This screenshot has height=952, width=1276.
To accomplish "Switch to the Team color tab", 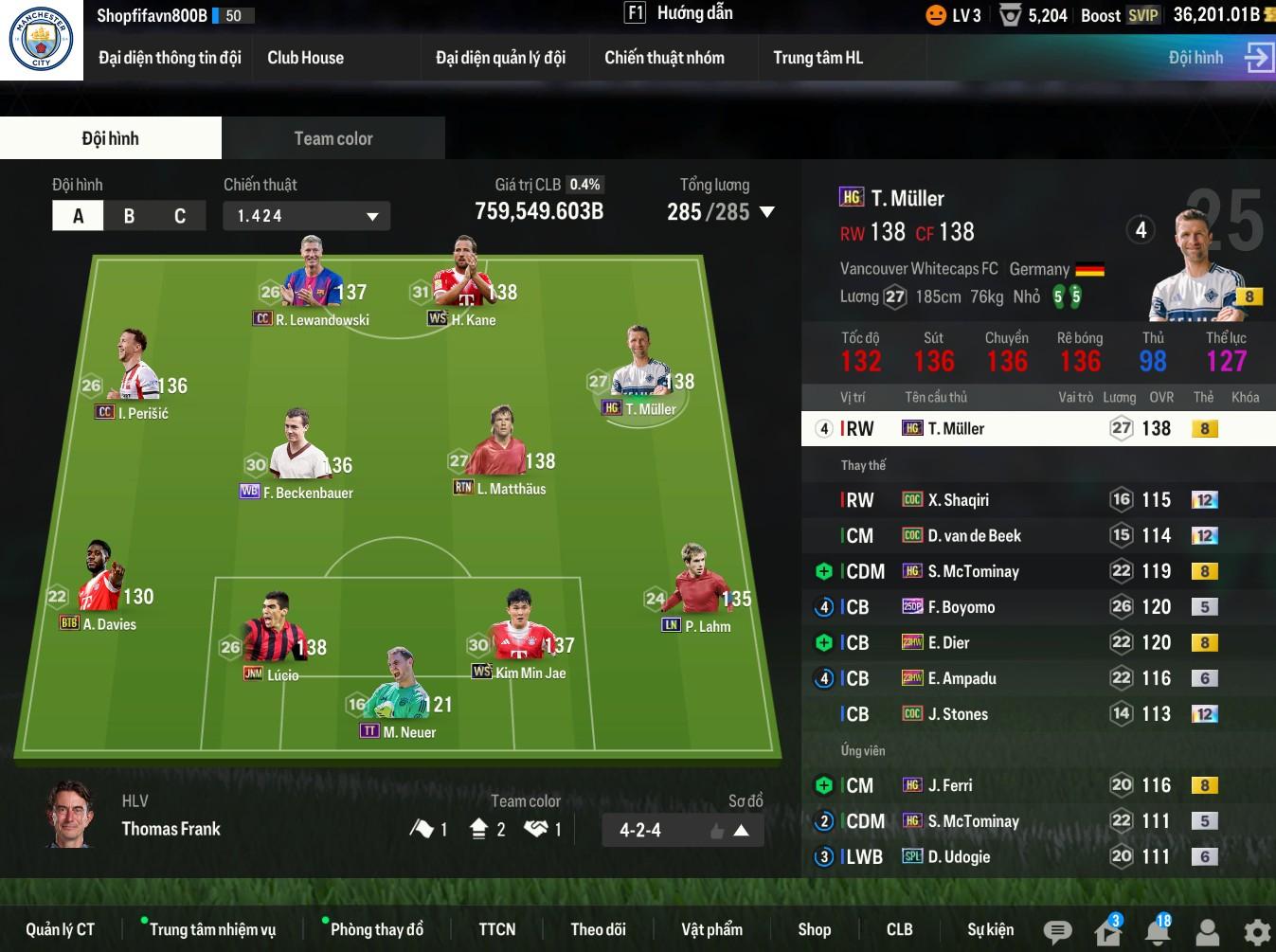I will pyautogui.click(x=333, y=138).
